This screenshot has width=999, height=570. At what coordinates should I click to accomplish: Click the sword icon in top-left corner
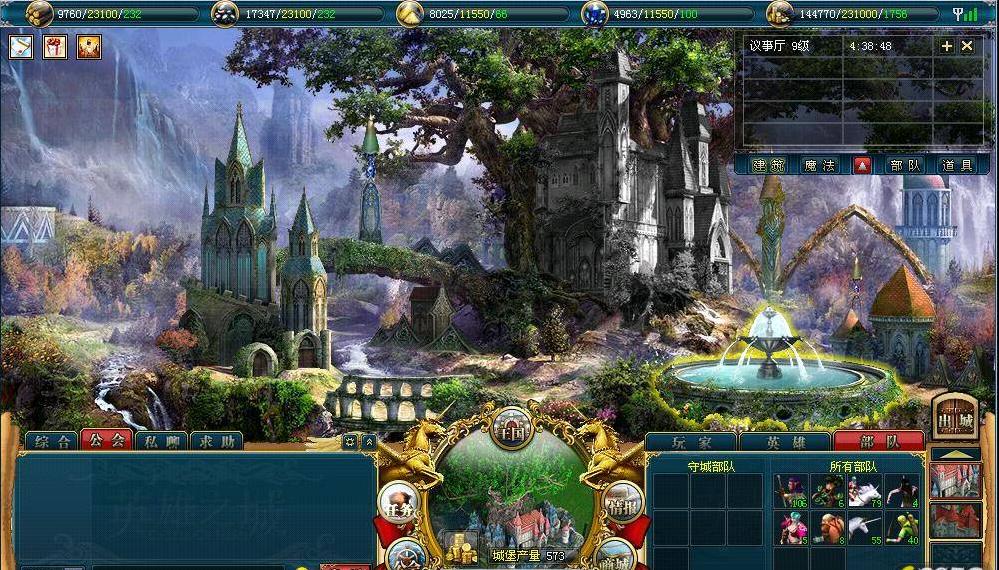pos(22,46)
